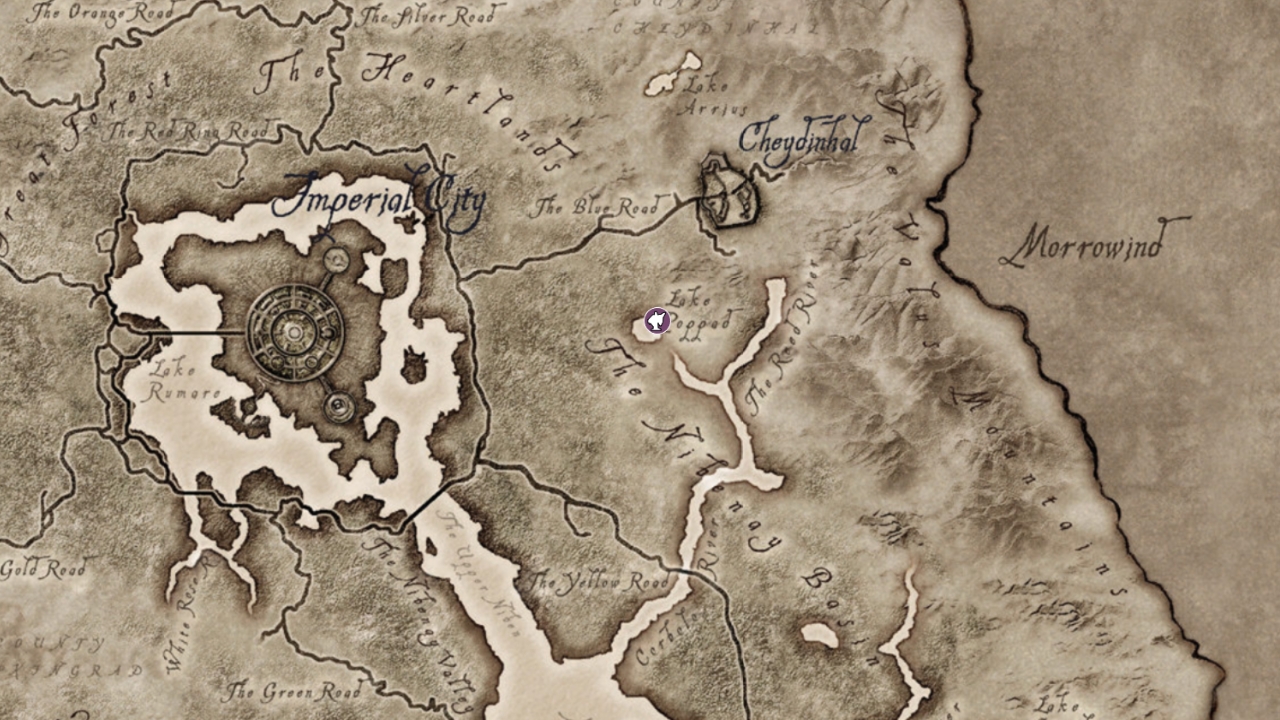Screen dimensions: 1280x720
Task: Click The Green Road label
Action: (298, 688)
